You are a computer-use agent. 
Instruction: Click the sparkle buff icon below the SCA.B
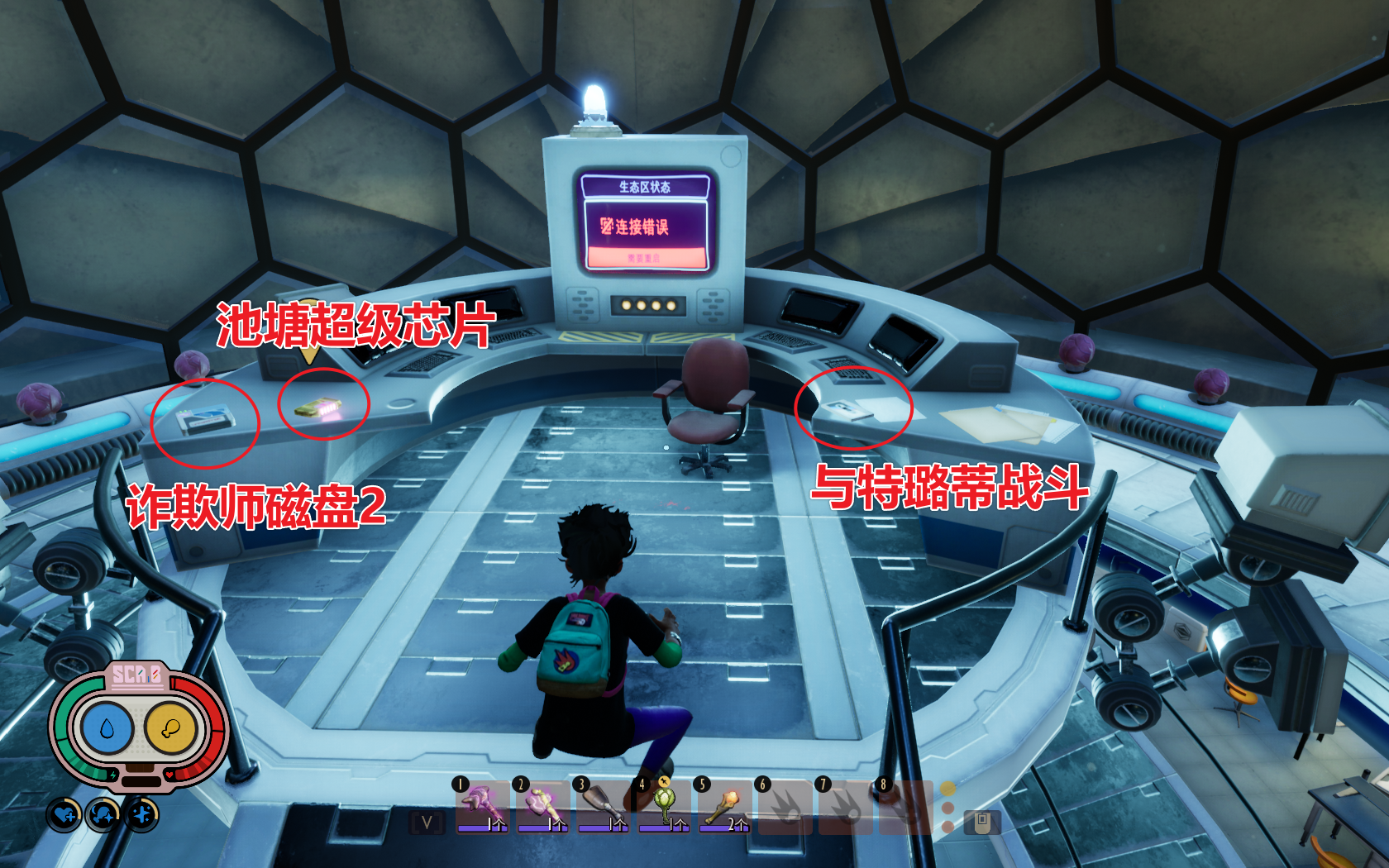coord(141,813)
